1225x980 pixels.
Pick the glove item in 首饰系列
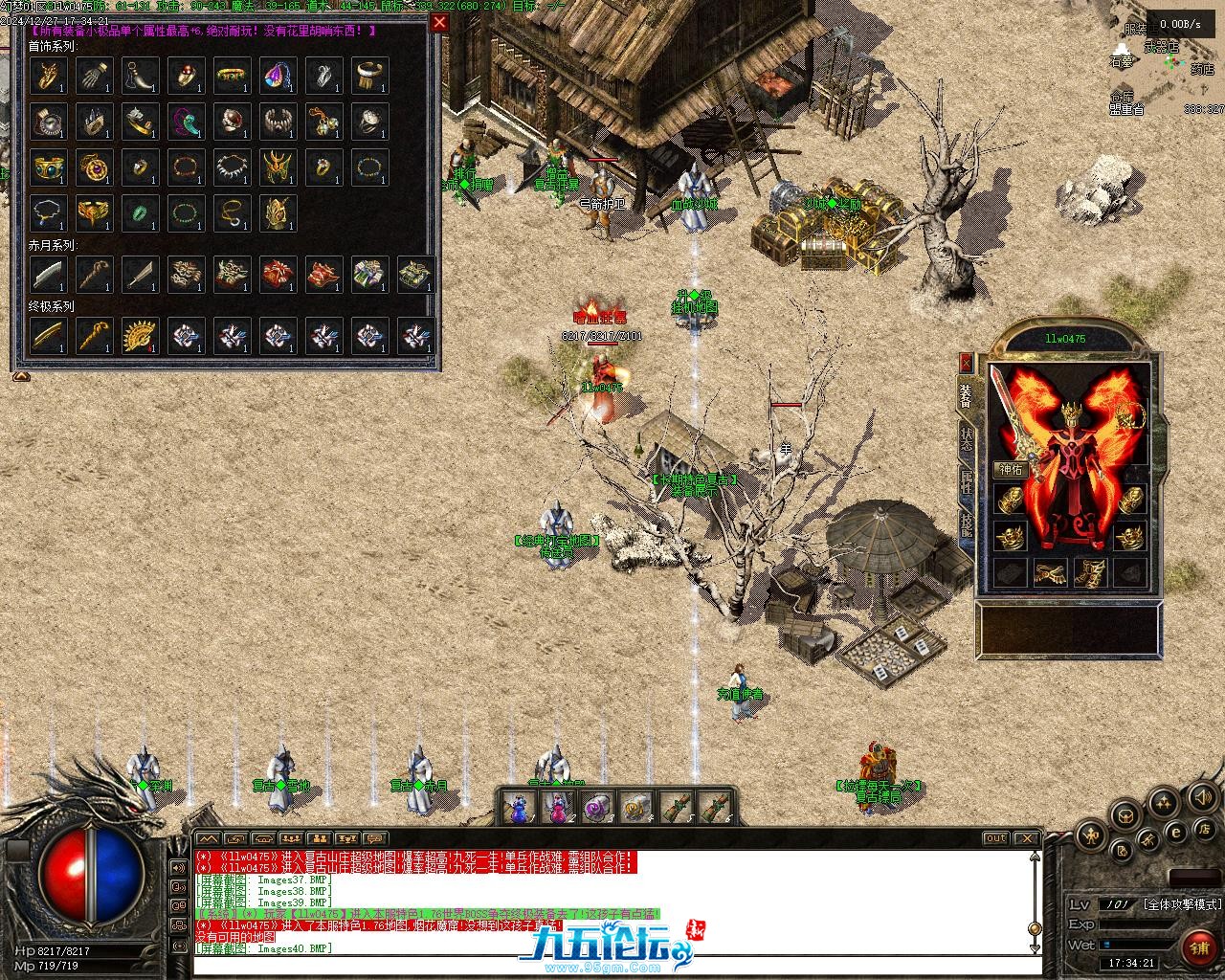(95, 75)
